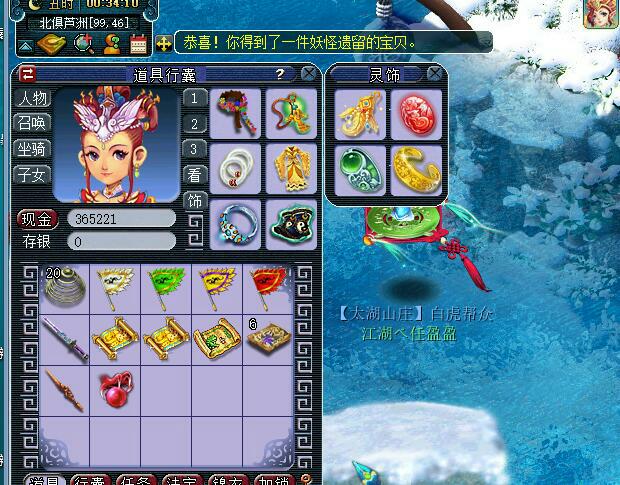Select the purple-hilted sword in the bag
The height and width of the screenshot is (485, 620).
[x=63, y=338]
